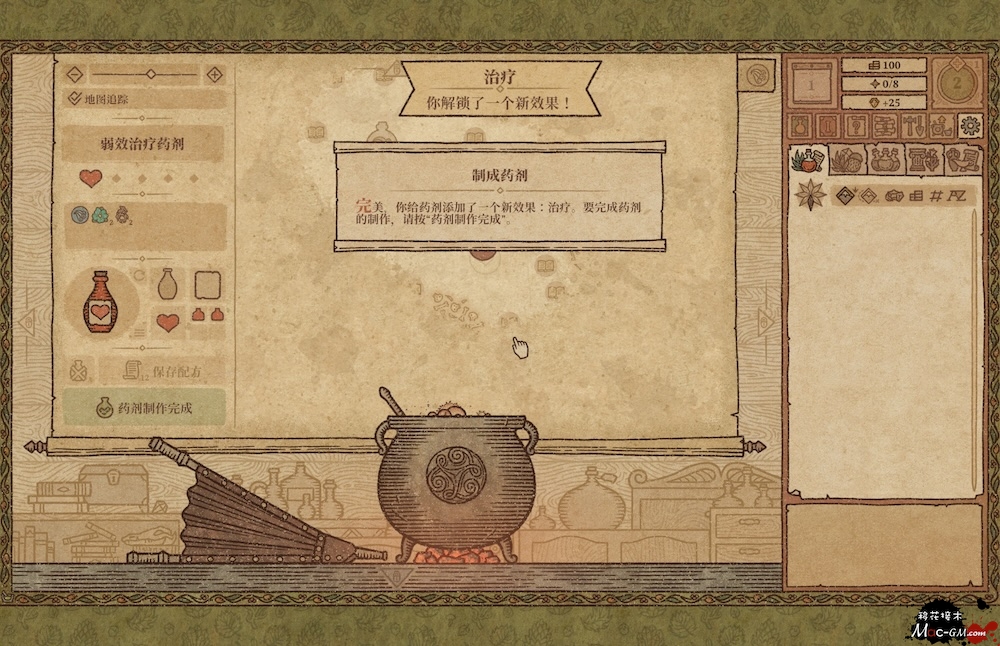Open the hammer and shovel tools menu

tap(913, 126)
